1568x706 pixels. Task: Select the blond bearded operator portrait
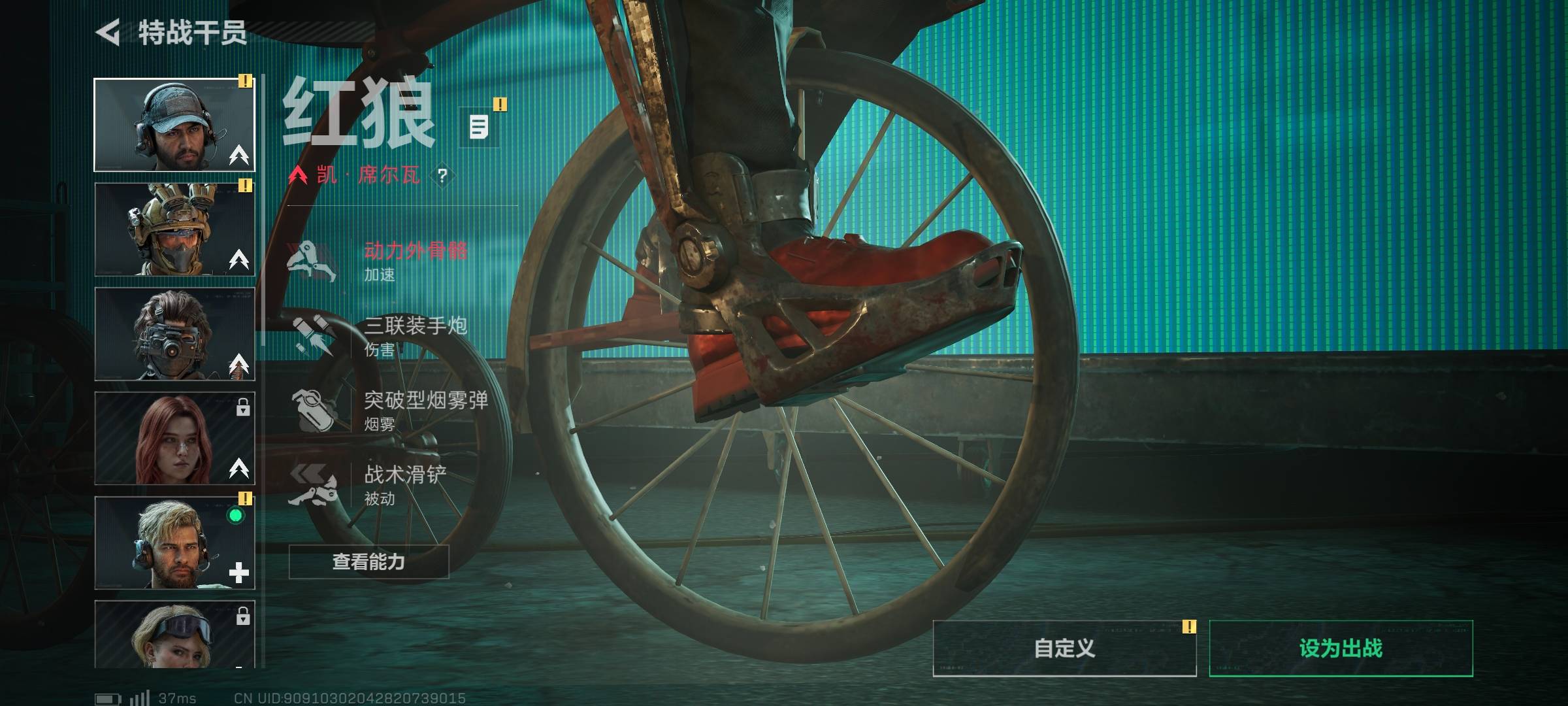pos(174,543)
